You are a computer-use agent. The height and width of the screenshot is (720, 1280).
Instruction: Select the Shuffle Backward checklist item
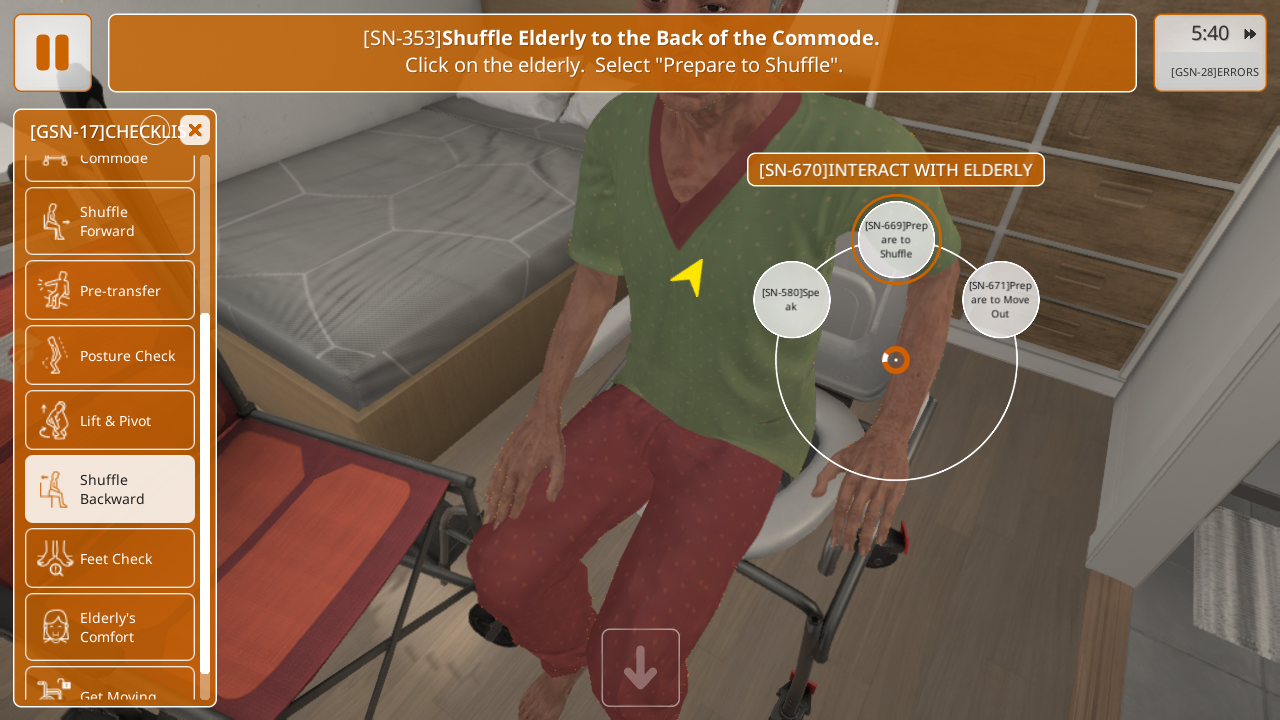tap(110, 489)
